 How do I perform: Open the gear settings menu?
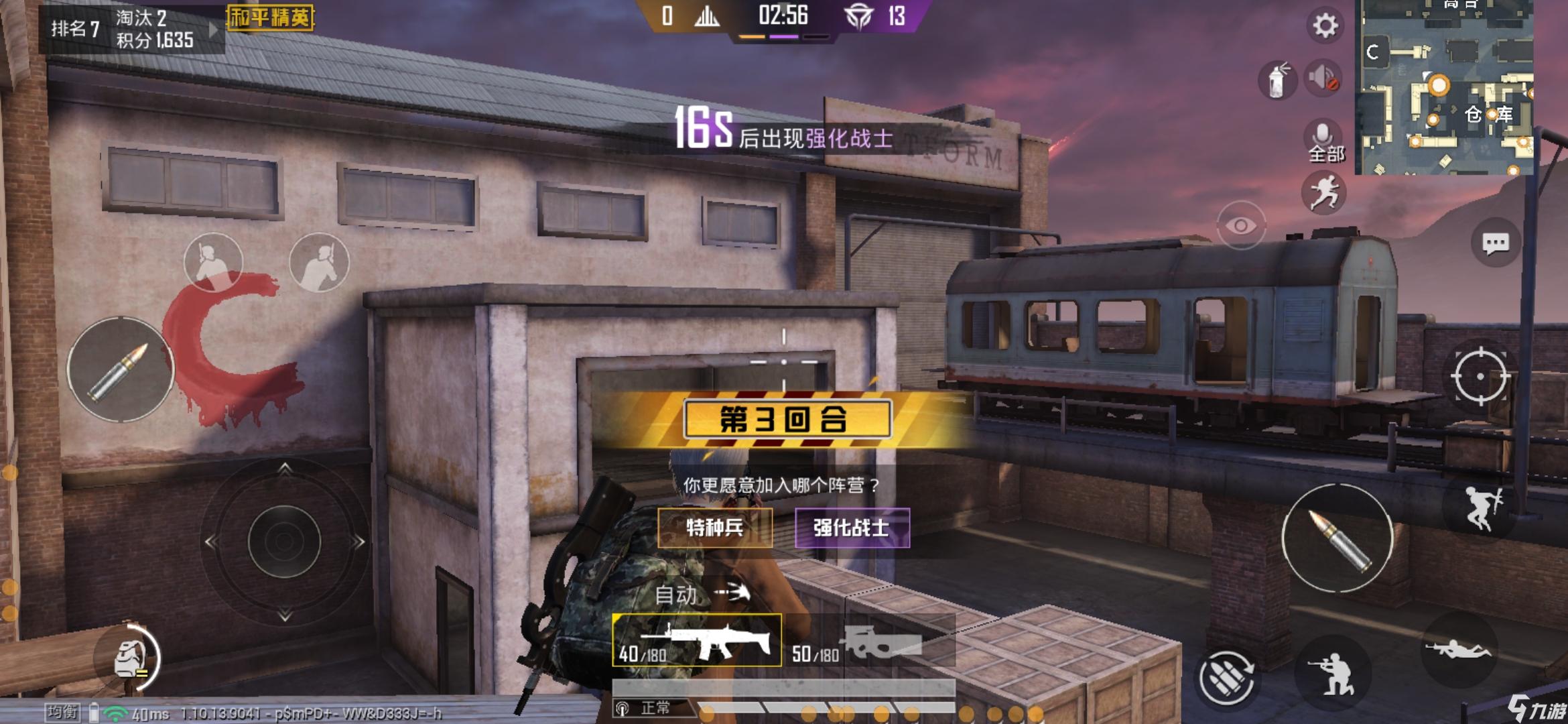coord(1324,26)
